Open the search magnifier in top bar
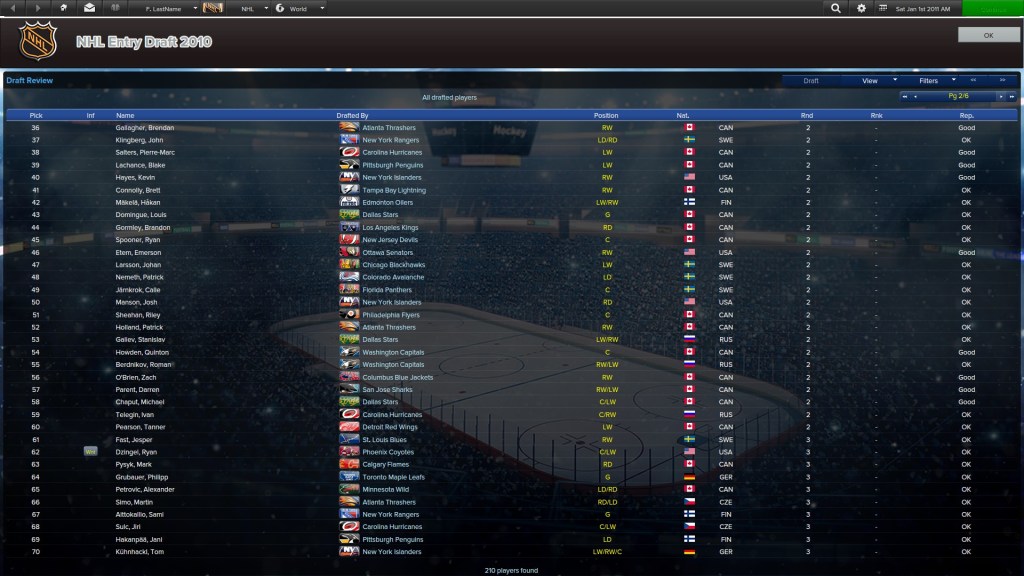Viewport: 1024px width, 576px height. click(x=836, y=8)
